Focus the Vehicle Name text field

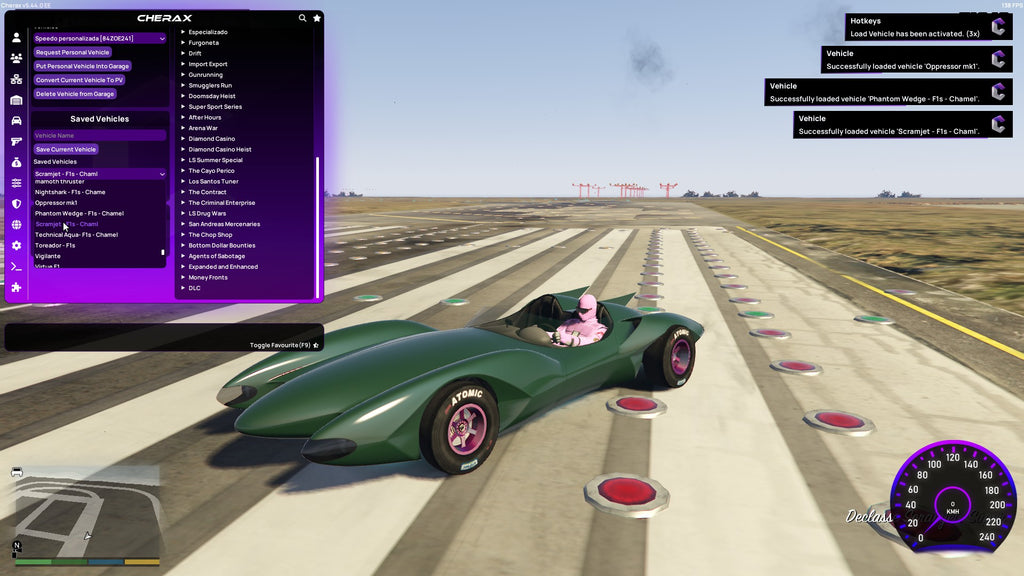tap(99, 135)
